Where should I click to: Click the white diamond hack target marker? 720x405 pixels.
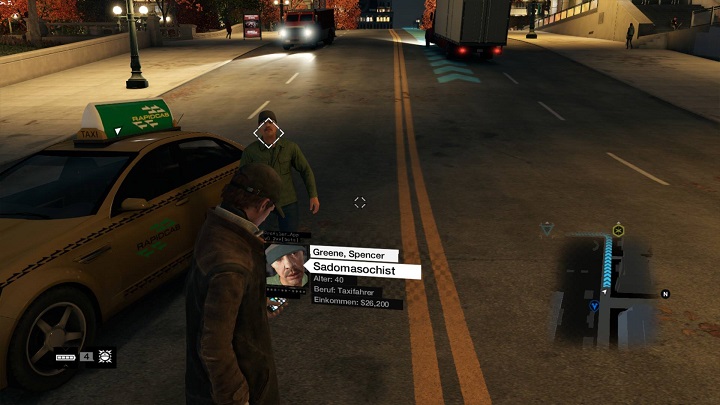point(268,132)
